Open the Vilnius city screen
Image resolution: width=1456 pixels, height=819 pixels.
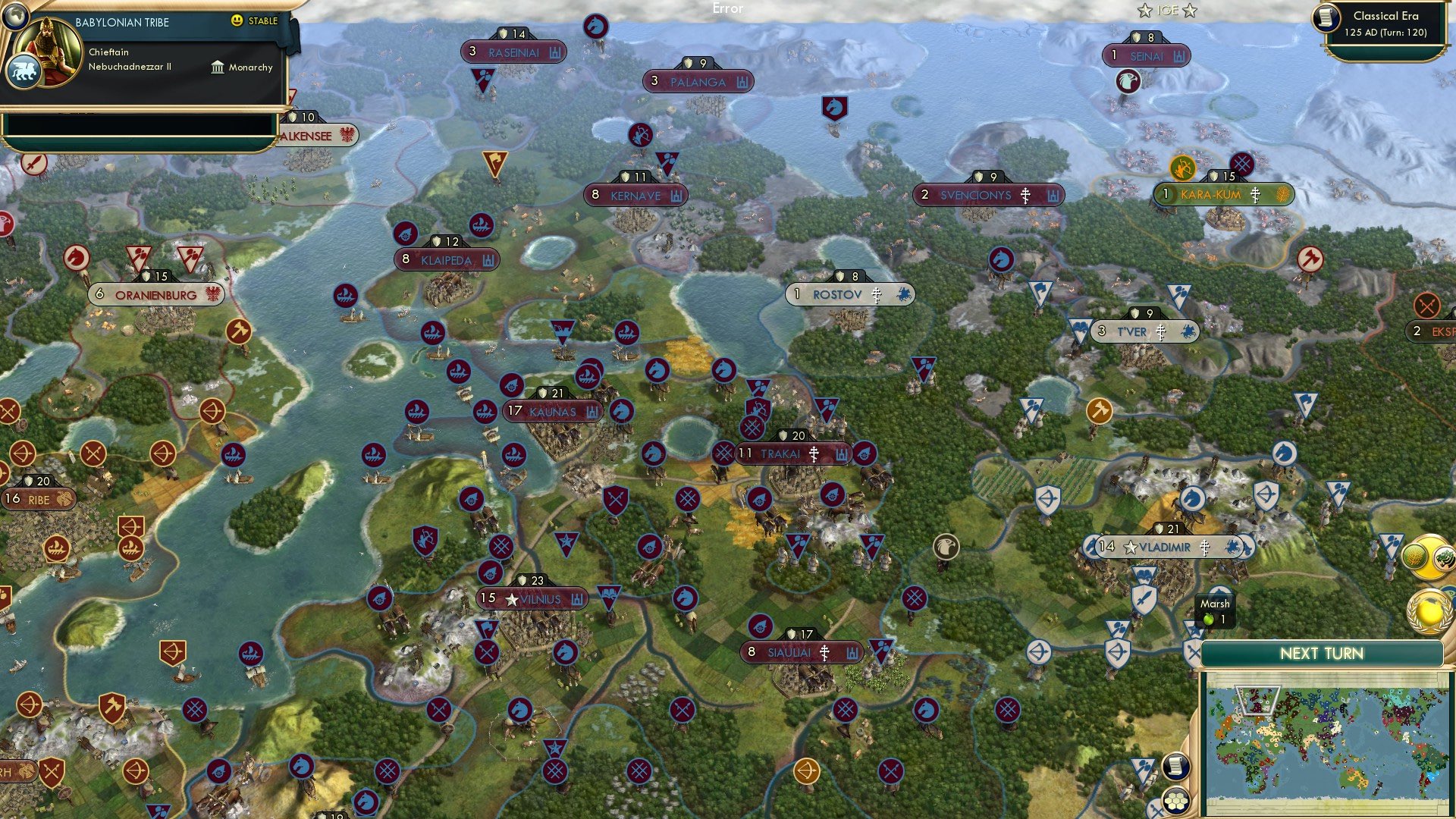533,598
